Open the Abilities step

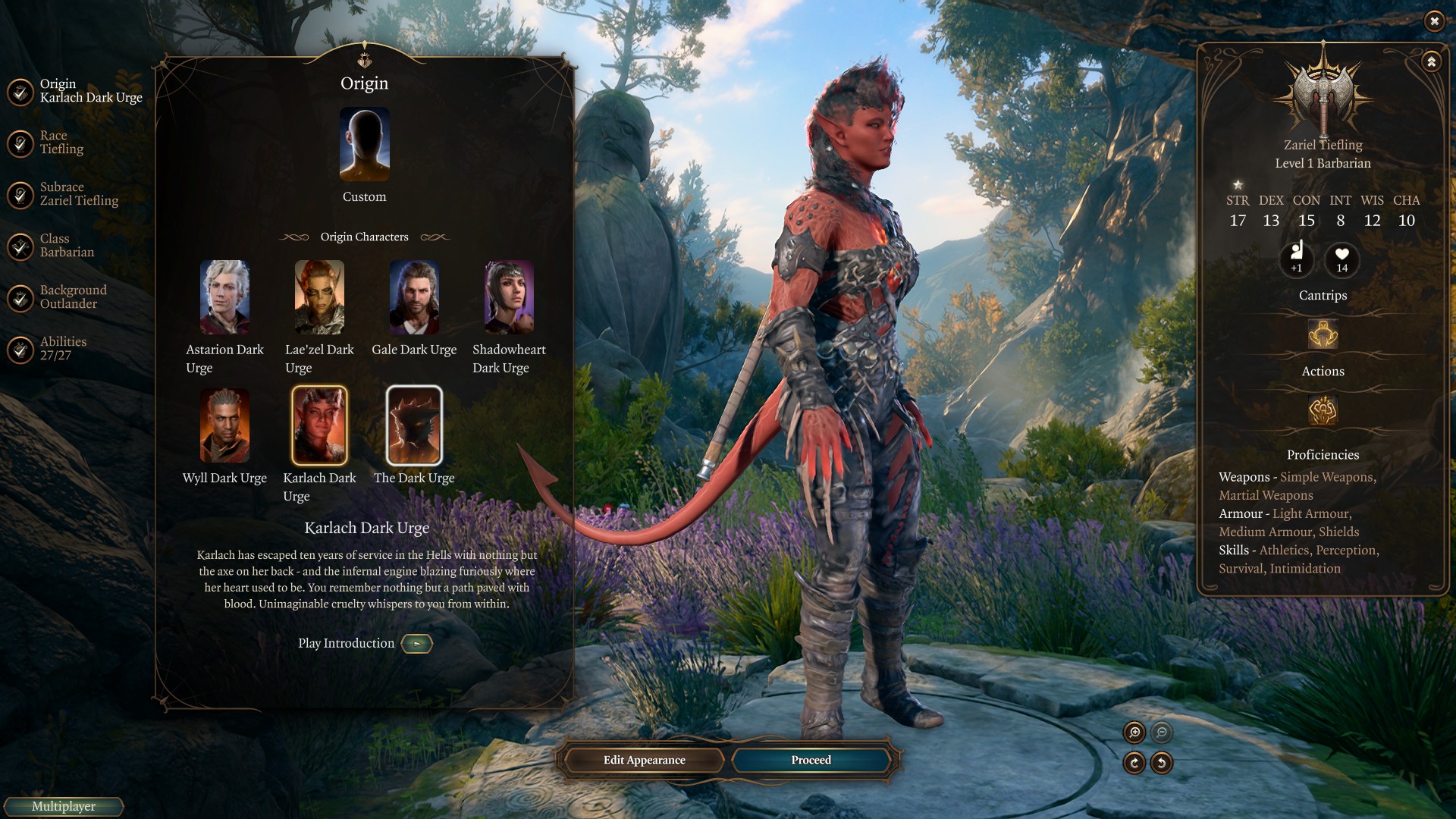(x=62, y=349)
